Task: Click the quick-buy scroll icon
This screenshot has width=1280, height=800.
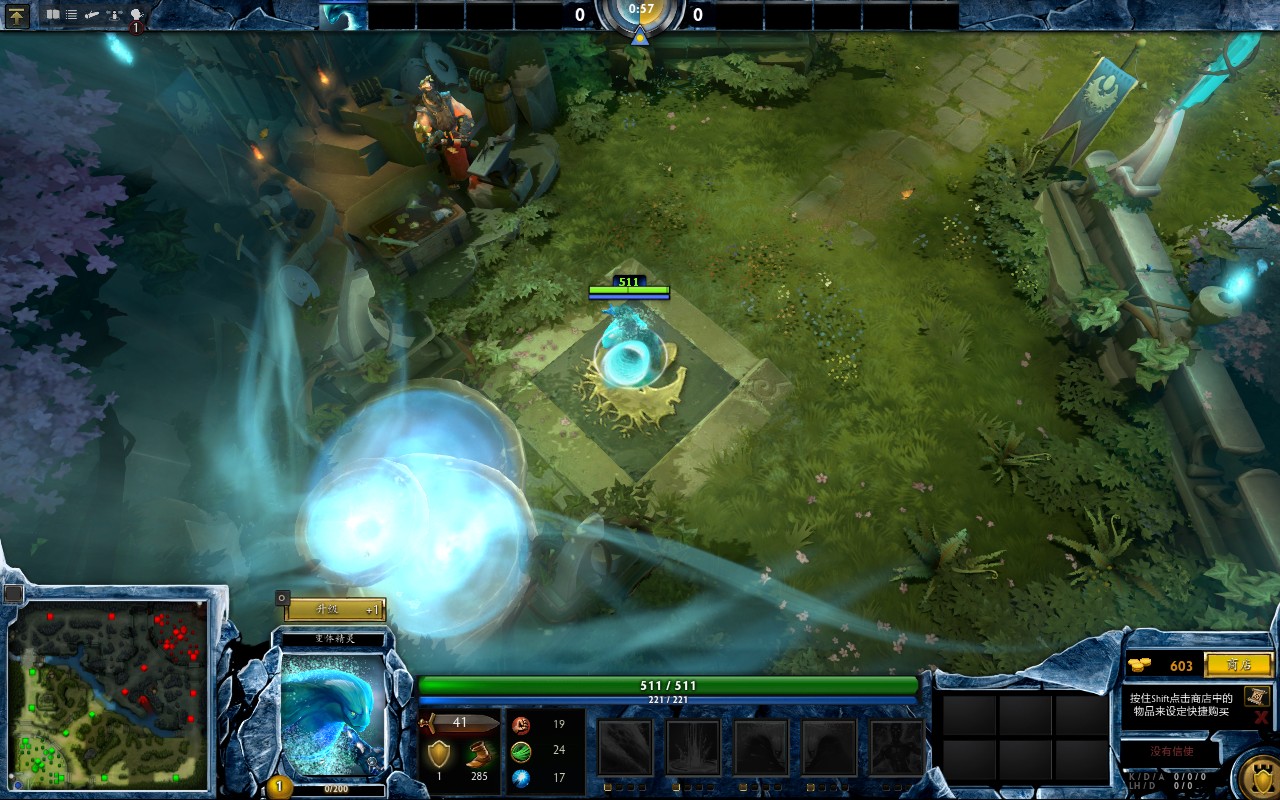Action: [1257, 696]
